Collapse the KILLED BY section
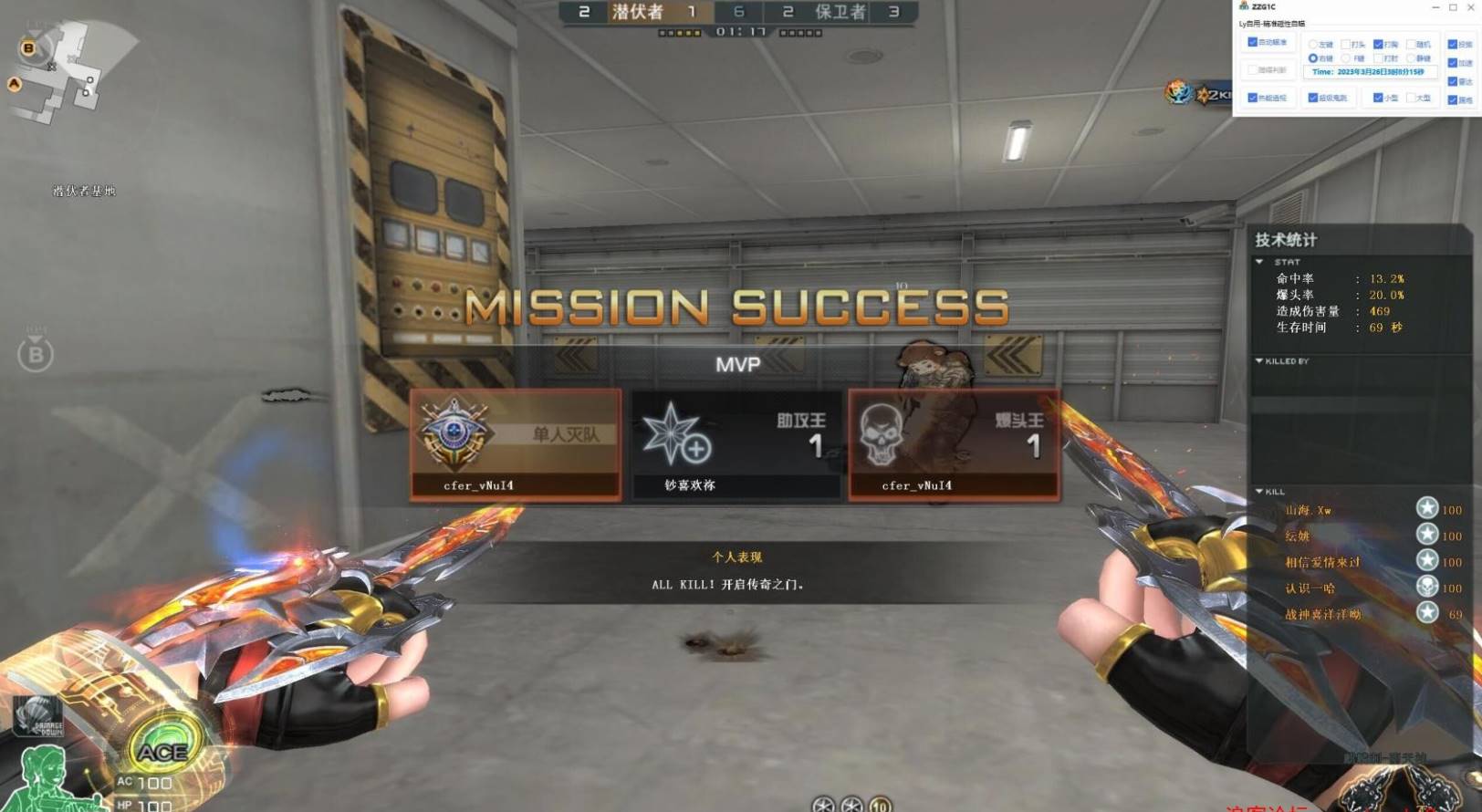This screenshot has width=1482, height=812. [x=1259, y=361]
